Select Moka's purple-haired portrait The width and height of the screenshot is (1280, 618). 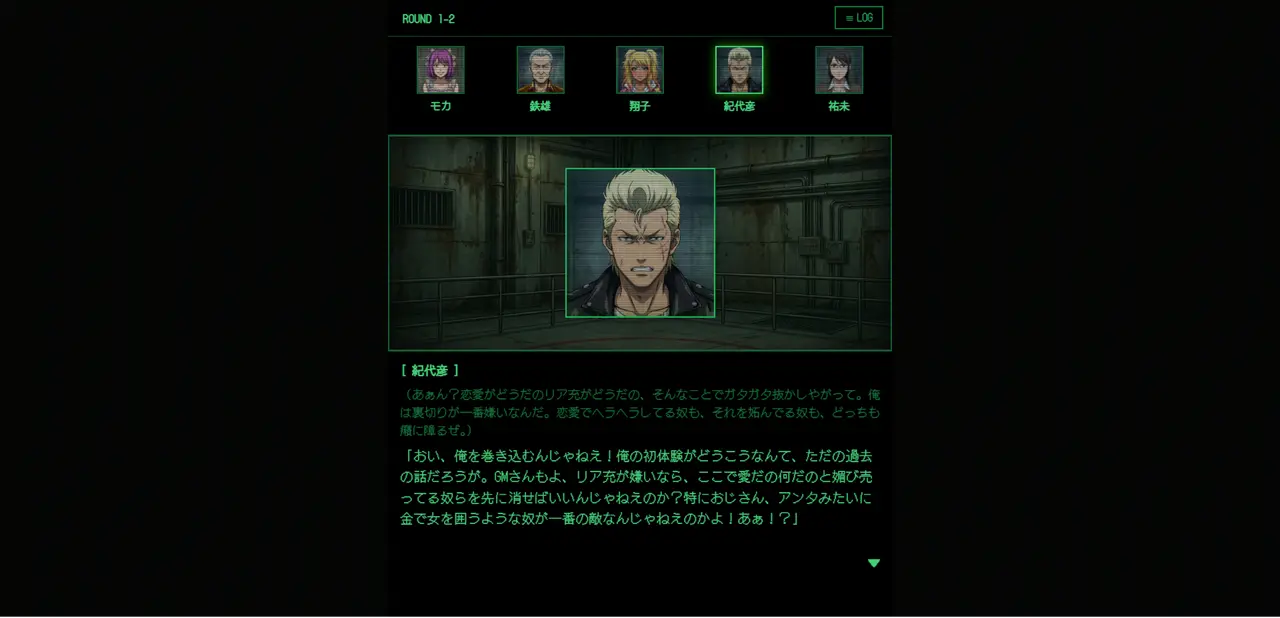tap(440, 70)
